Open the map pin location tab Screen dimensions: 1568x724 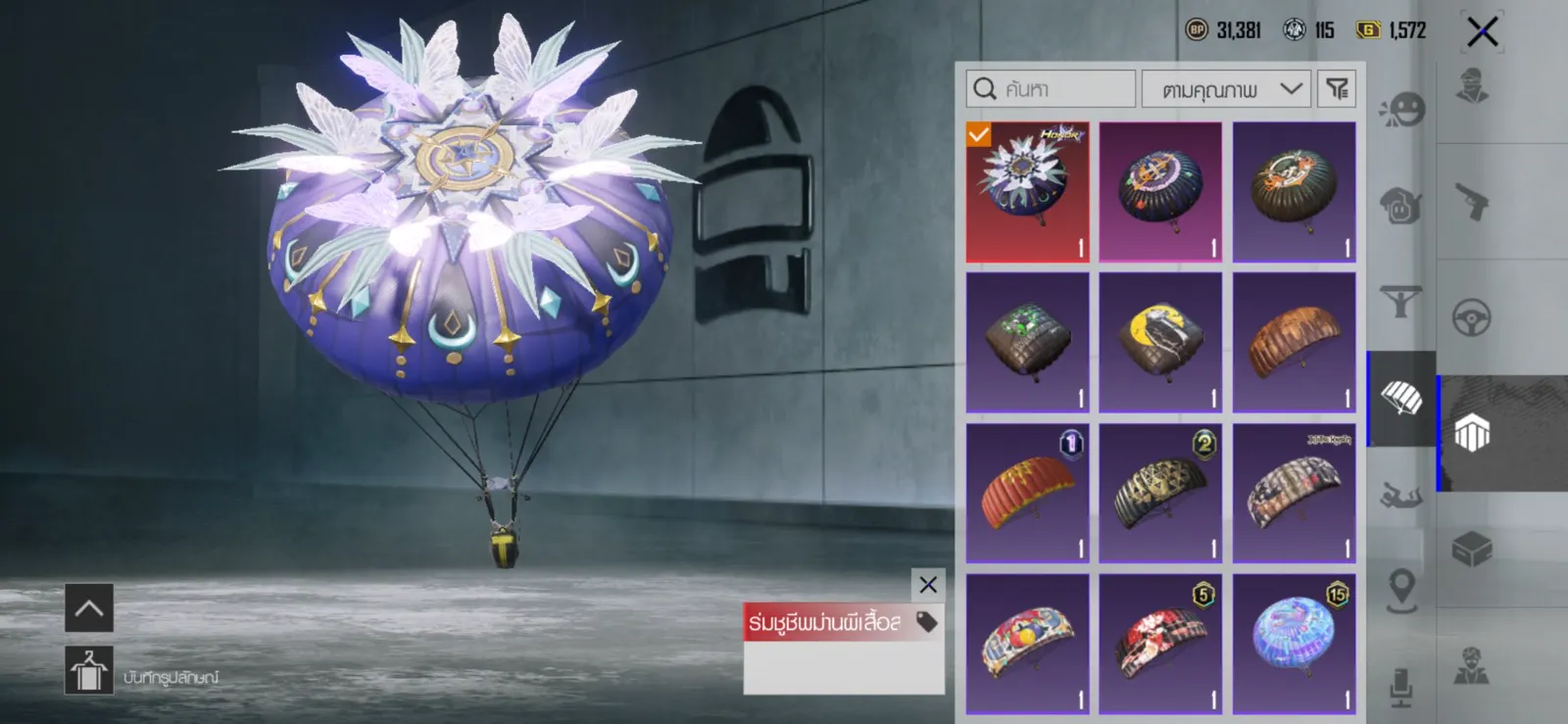(x=1401, y=590)
